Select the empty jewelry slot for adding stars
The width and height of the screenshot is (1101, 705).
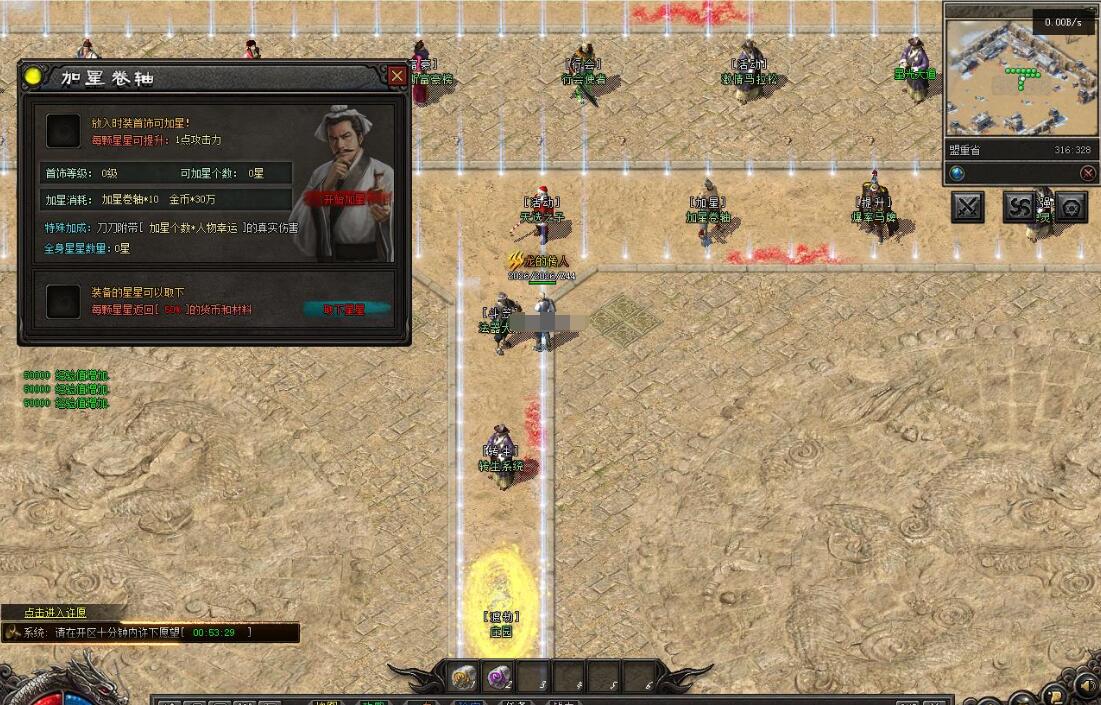[x=64, y=130]
